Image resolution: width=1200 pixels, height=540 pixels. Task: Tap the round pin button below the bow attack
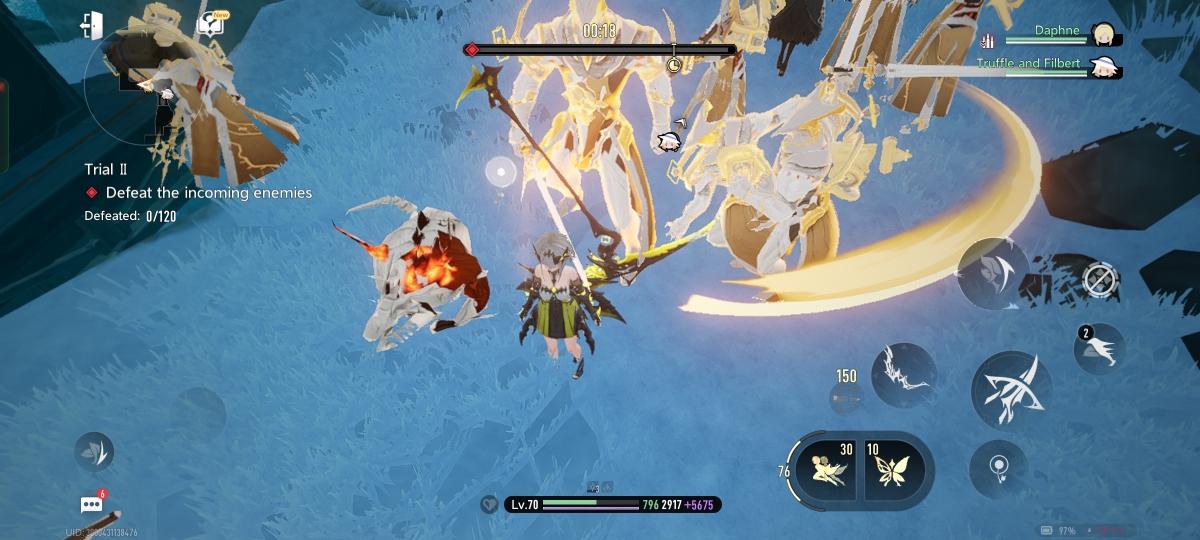[997, 467]
